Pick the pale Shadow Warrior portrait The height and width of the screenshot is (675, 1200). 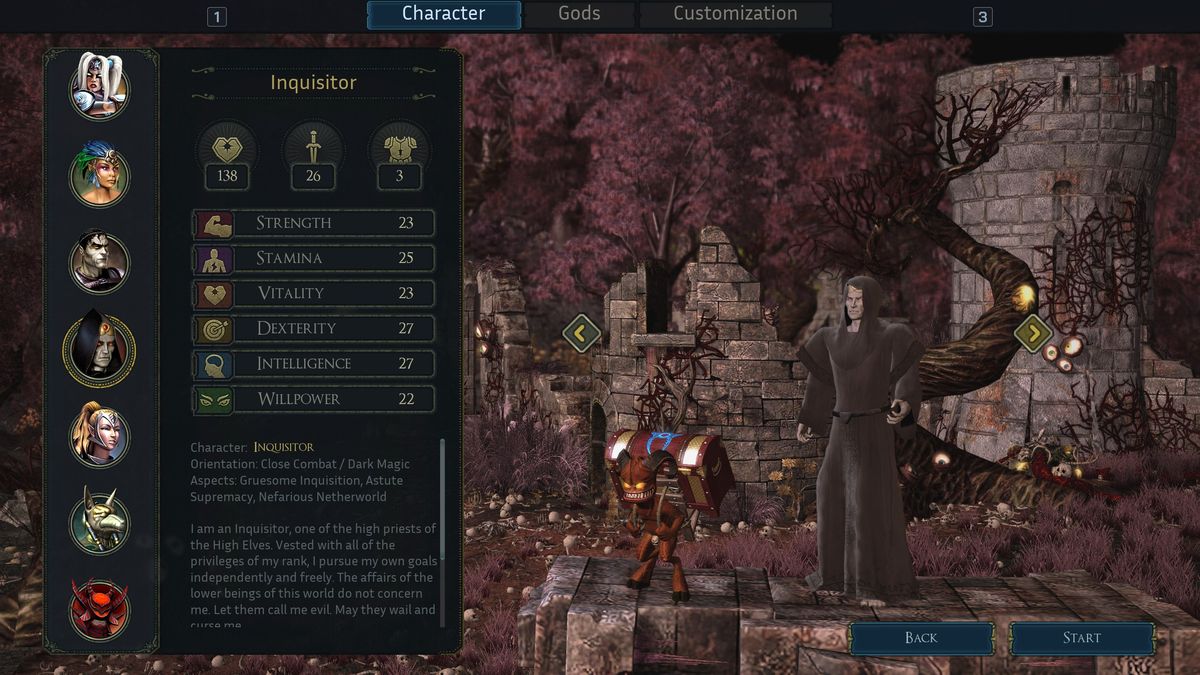(x=99, y=262)
